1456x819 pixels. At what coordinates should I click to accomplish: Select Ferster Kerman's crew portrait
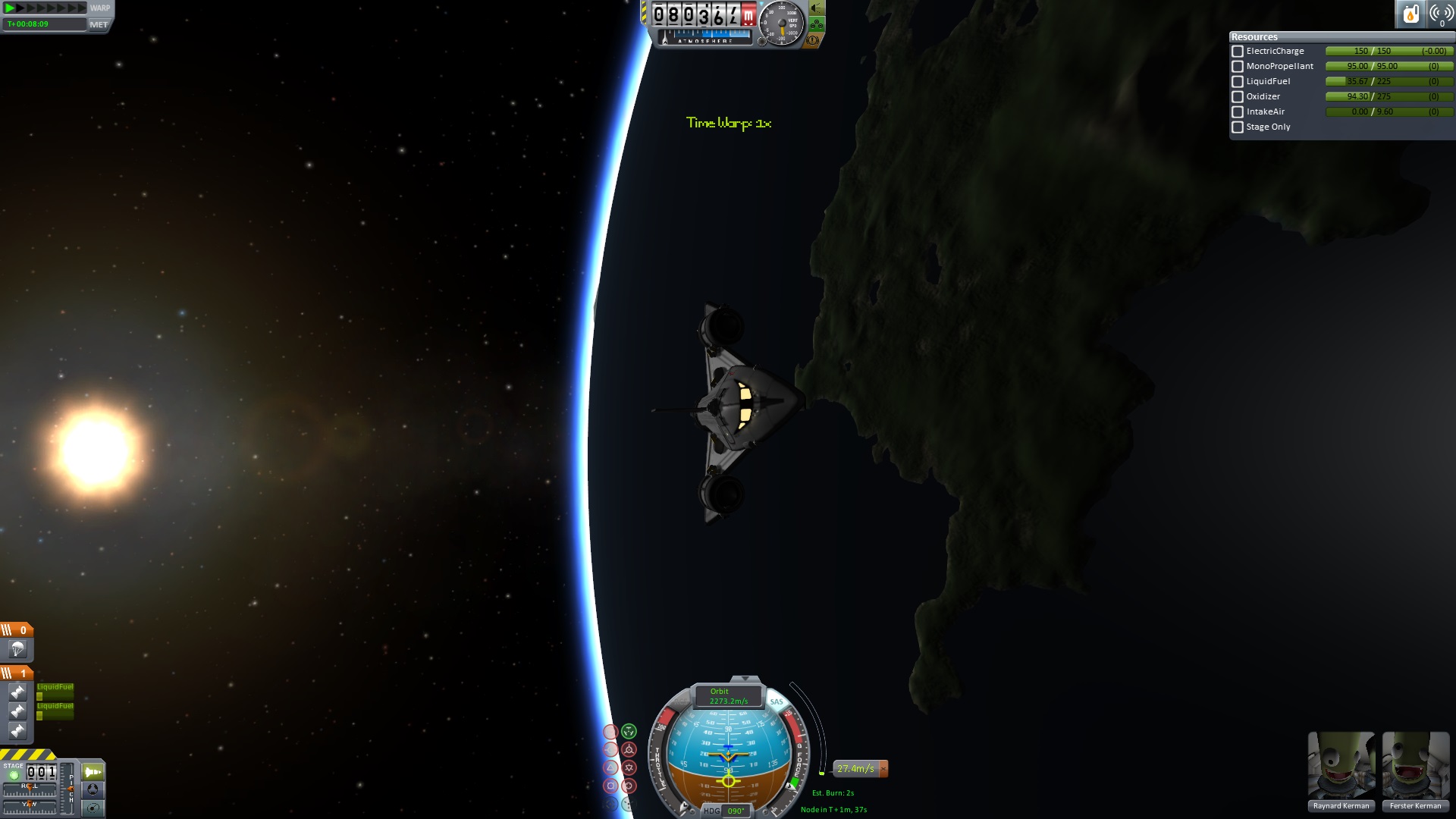[x=1415, y=766]
